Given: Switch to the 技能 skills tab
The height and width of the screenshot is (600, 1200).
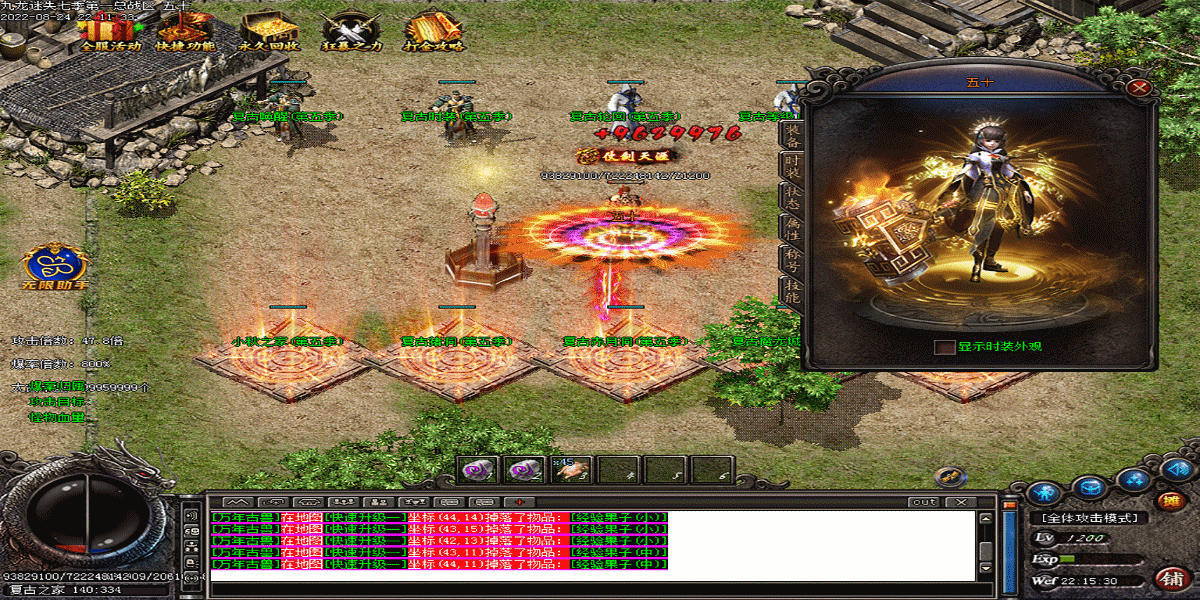Looking at the screenshot, I should click(791, 290).
